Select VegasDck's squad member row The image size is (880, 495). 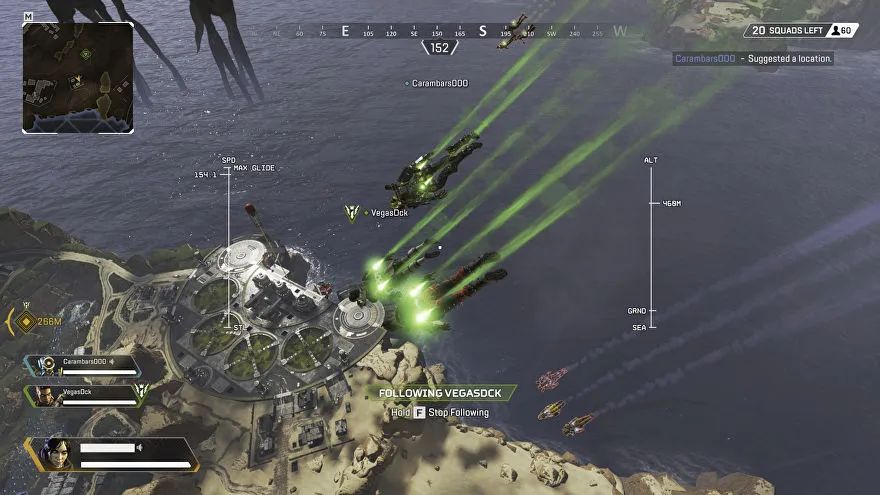tap(85, 395)
